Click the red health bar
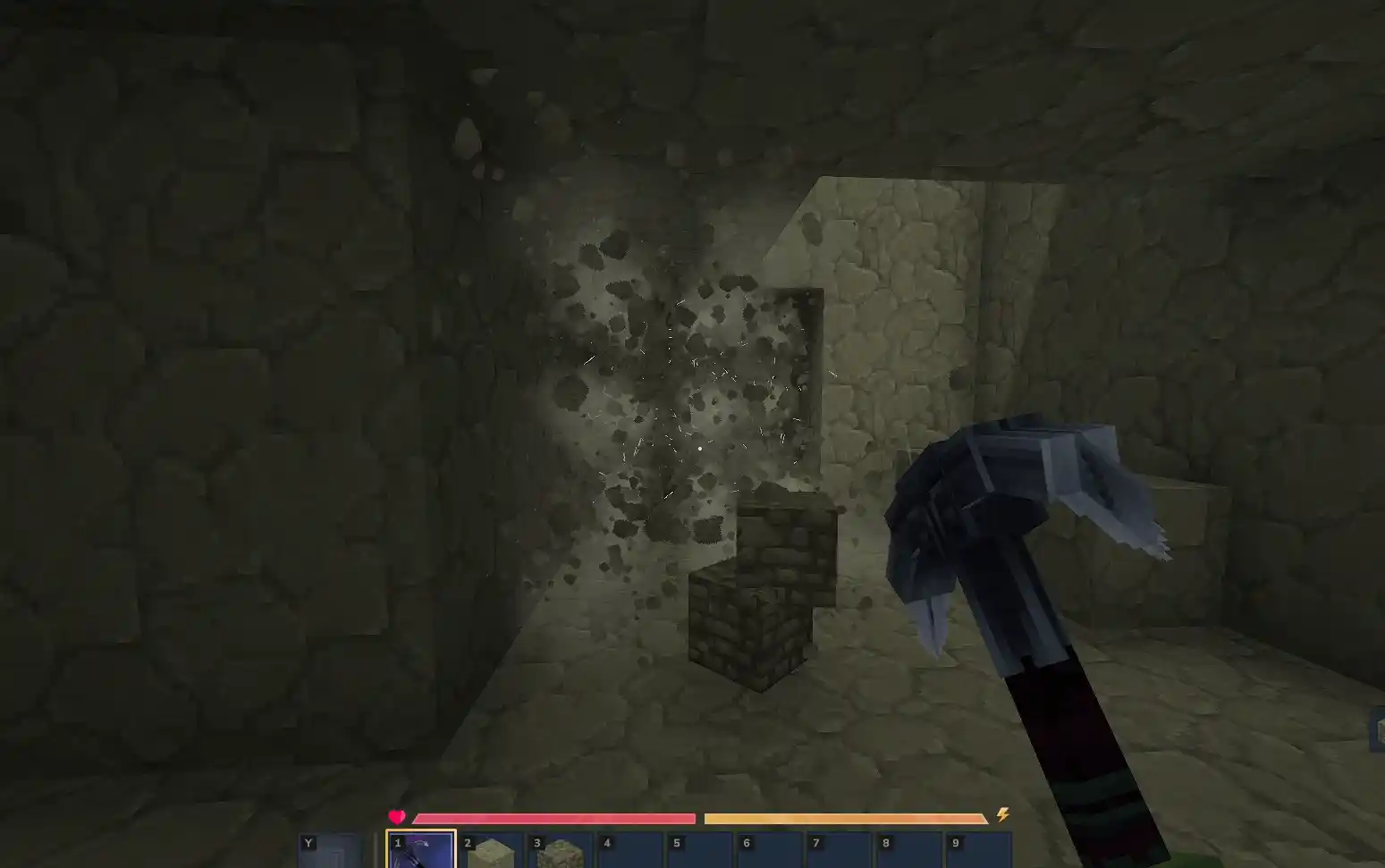1385x868 pixels. [x=554, y=817]
